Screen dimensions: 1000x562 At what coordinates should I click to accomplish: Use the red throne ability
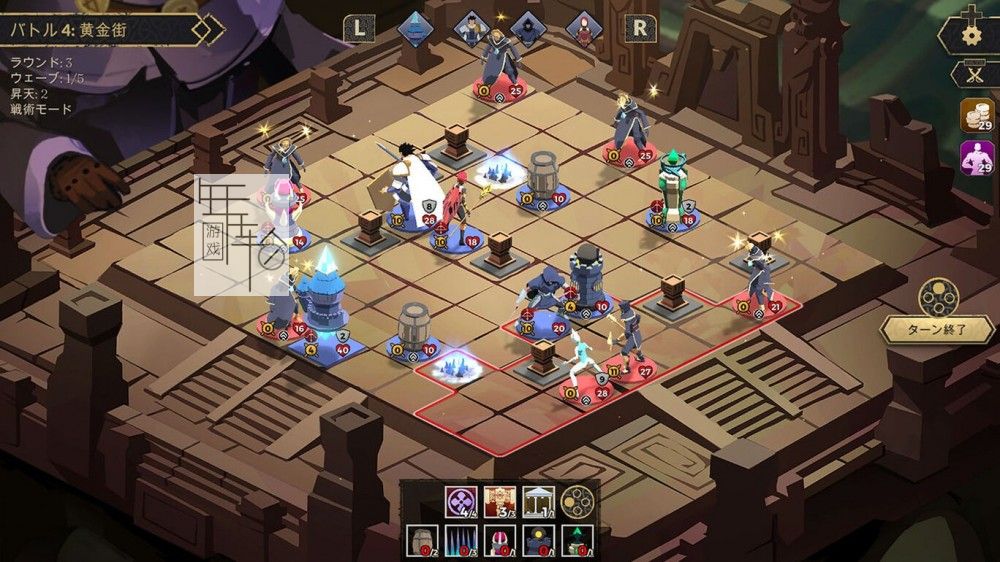click(500, 501)
